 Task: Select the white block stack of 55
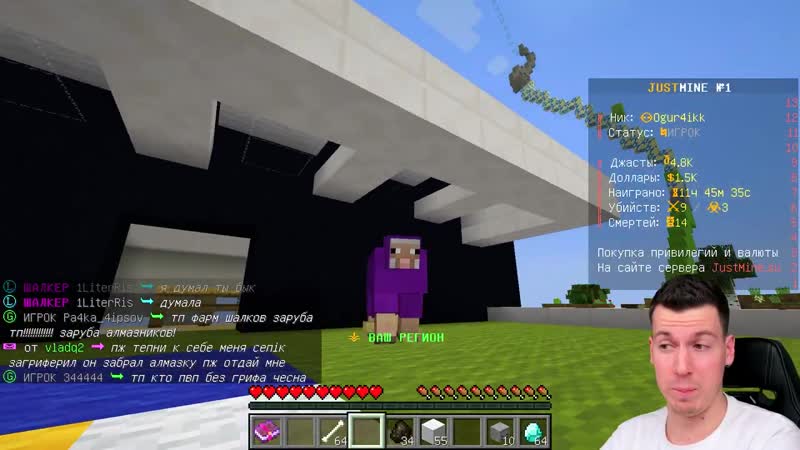pyautogui.click(x=433, y=430)
